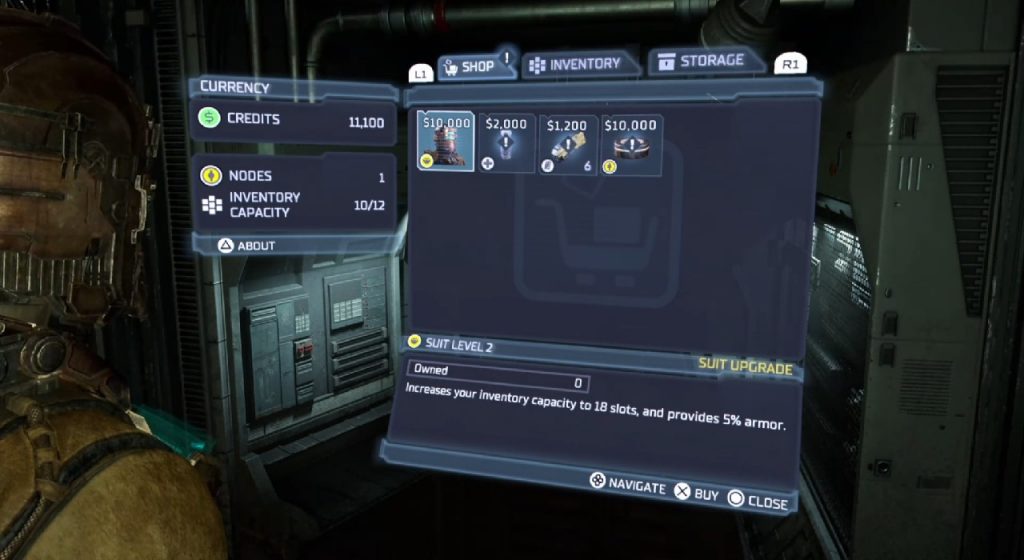Buy the selected suit upgrade
The width and height of the screenshot is (1024, 560).
696,493
